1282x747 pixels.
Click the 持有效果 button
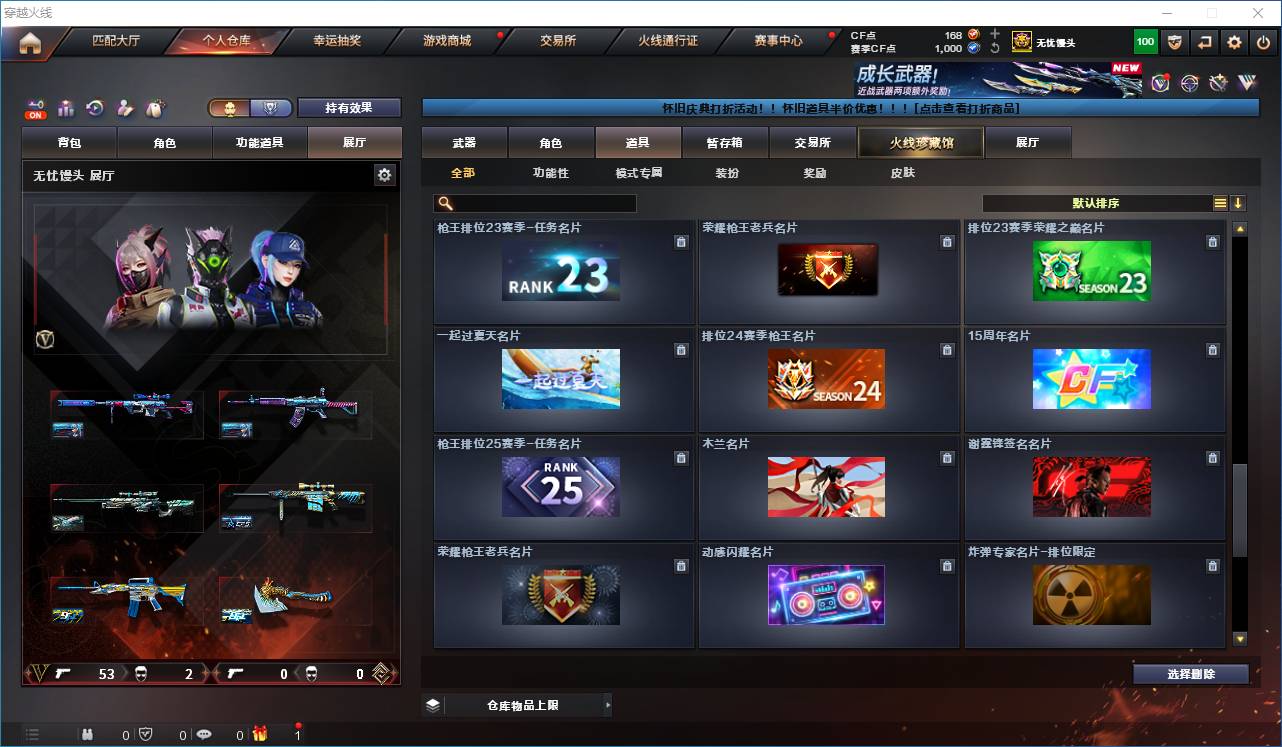coord(348,107)
